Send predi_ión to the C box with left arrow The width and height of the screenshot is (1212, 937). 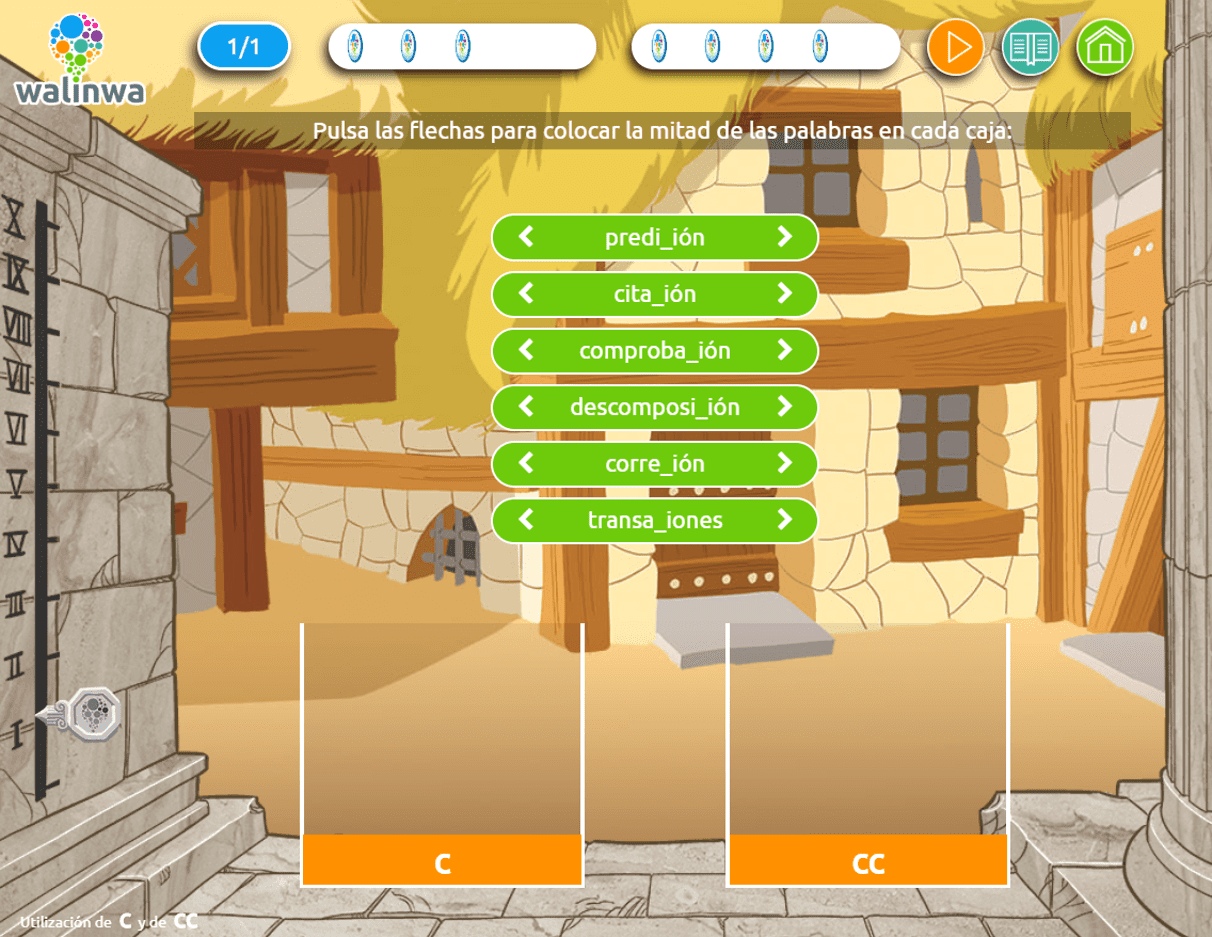tap(526, 237)
